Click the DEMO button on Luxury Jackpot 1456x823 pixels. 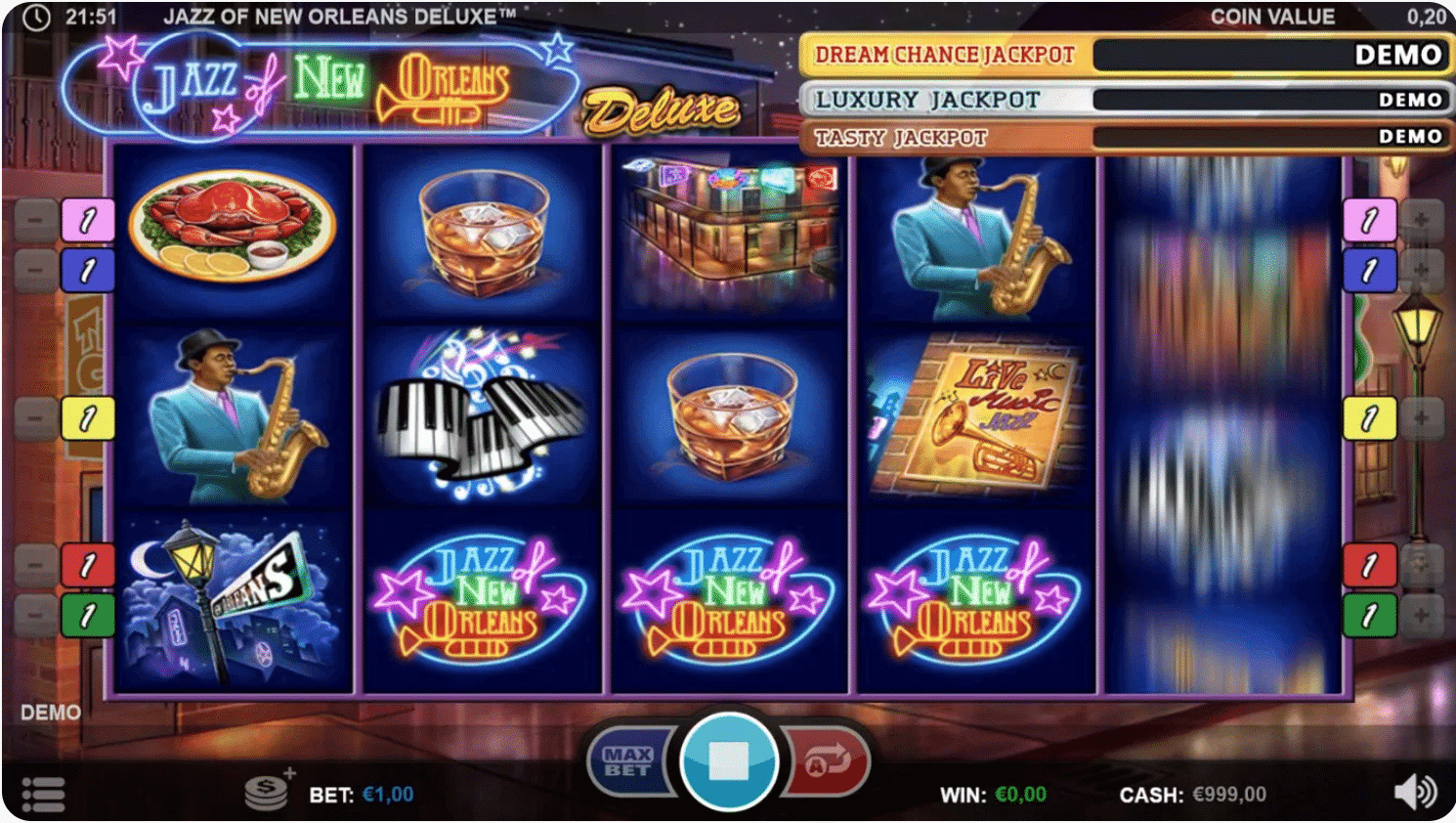(1410, 98)
